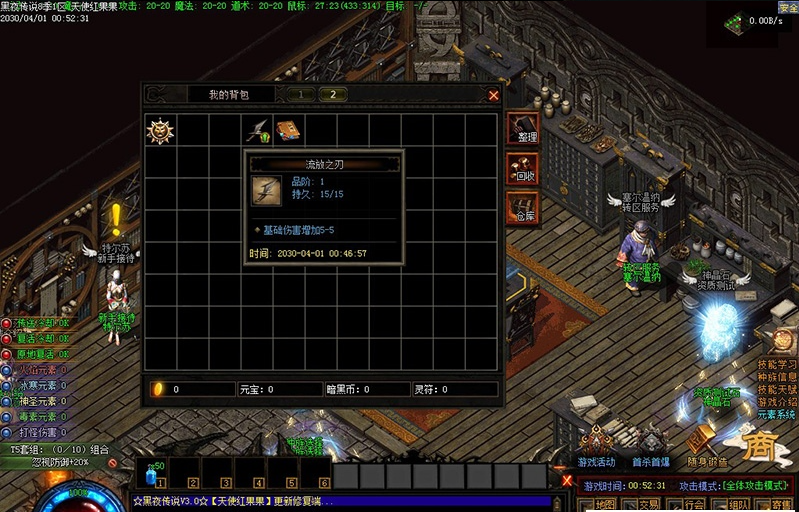The image size is (799, 512).
Task: Open 首杀首爆 first-kill icon
Action: [651, 447]
